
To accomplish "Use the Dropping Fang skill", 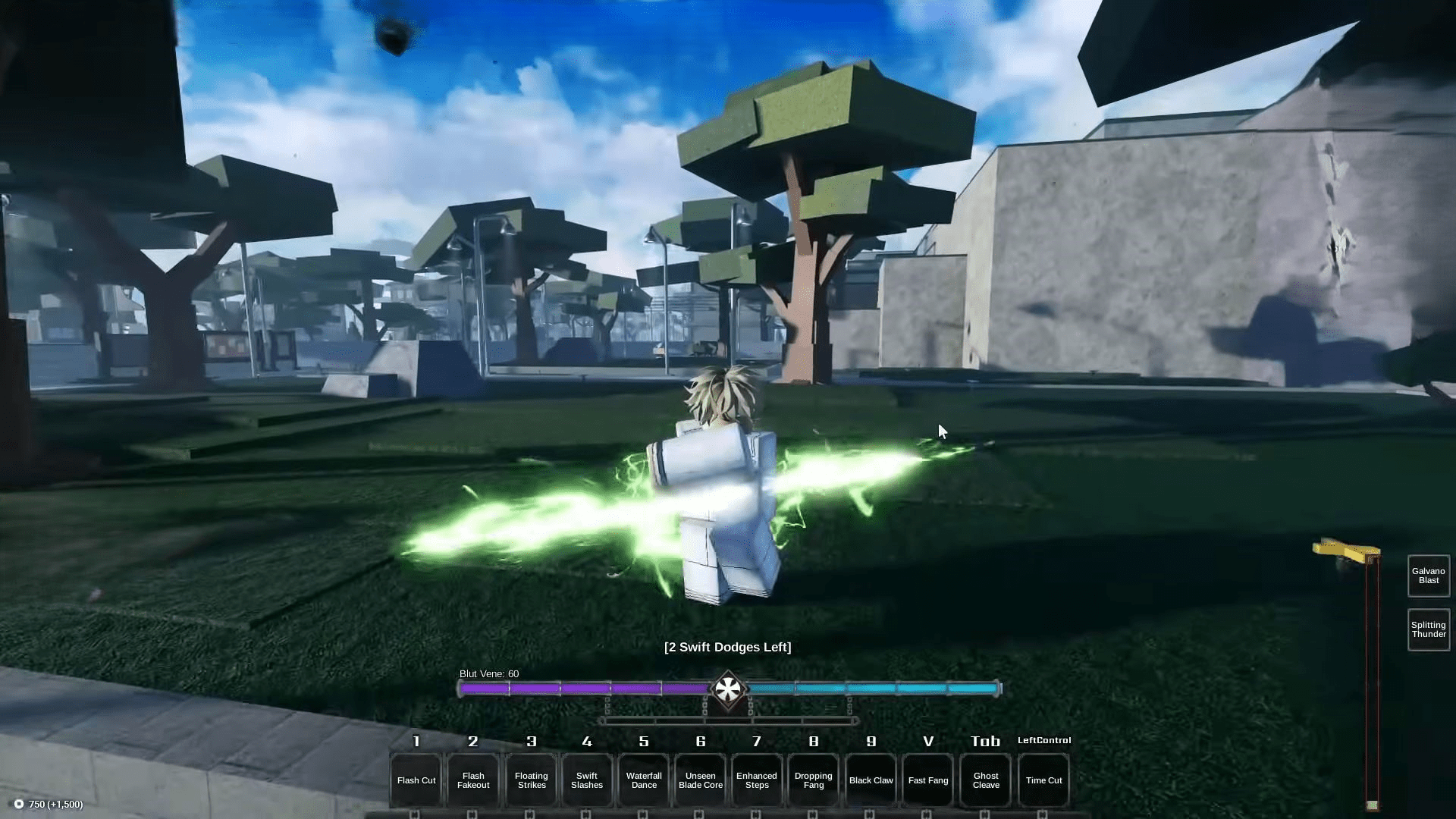I will pos(813,780).
